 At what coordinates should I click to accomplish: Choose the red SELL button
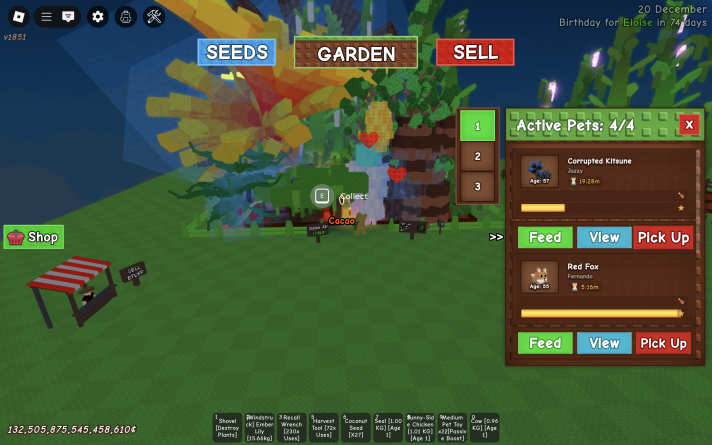tap(475, 52)
